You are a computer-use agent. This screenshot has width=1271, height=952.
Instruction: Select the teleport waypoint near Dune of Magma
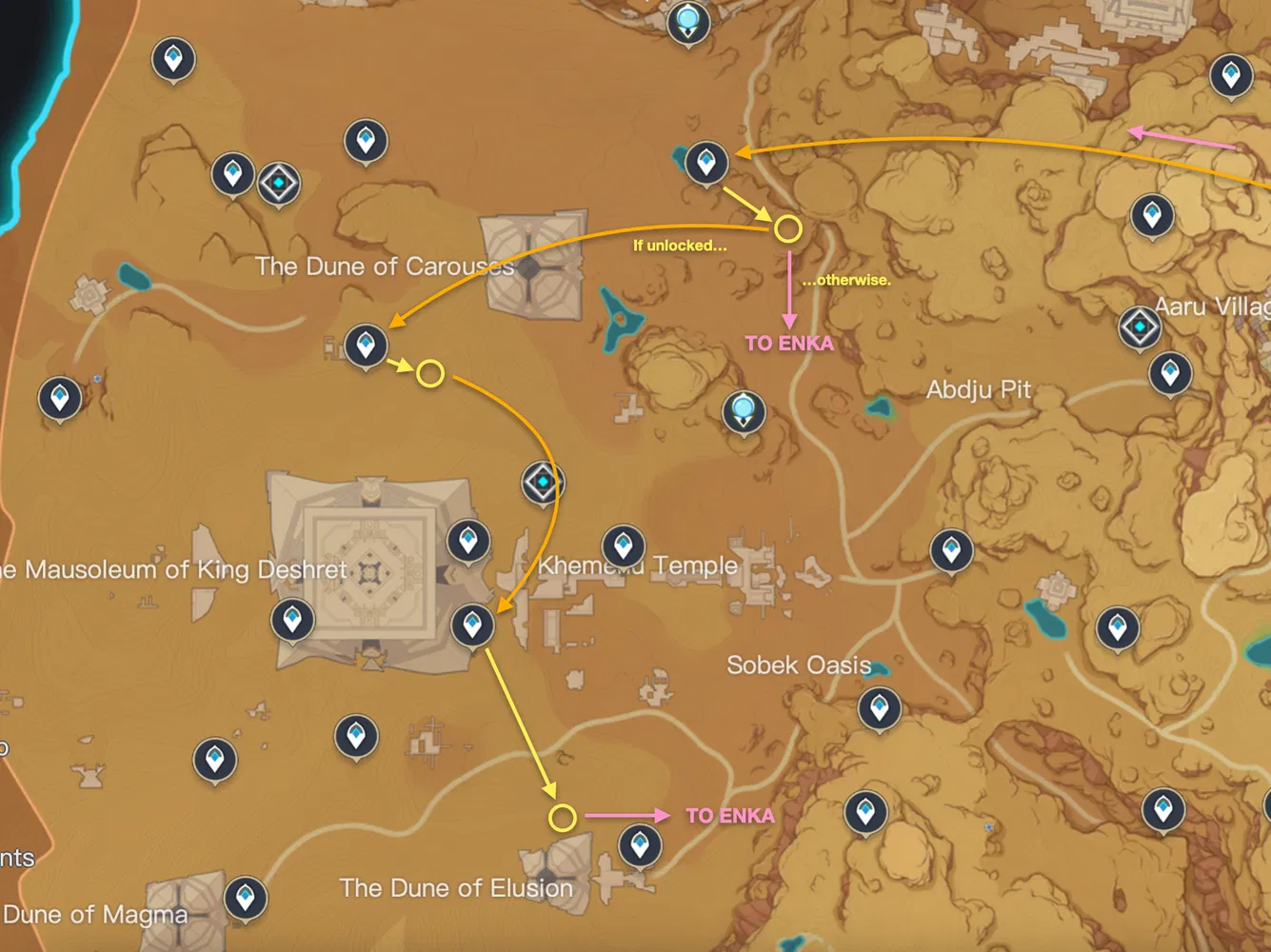(x=245, y=899)
